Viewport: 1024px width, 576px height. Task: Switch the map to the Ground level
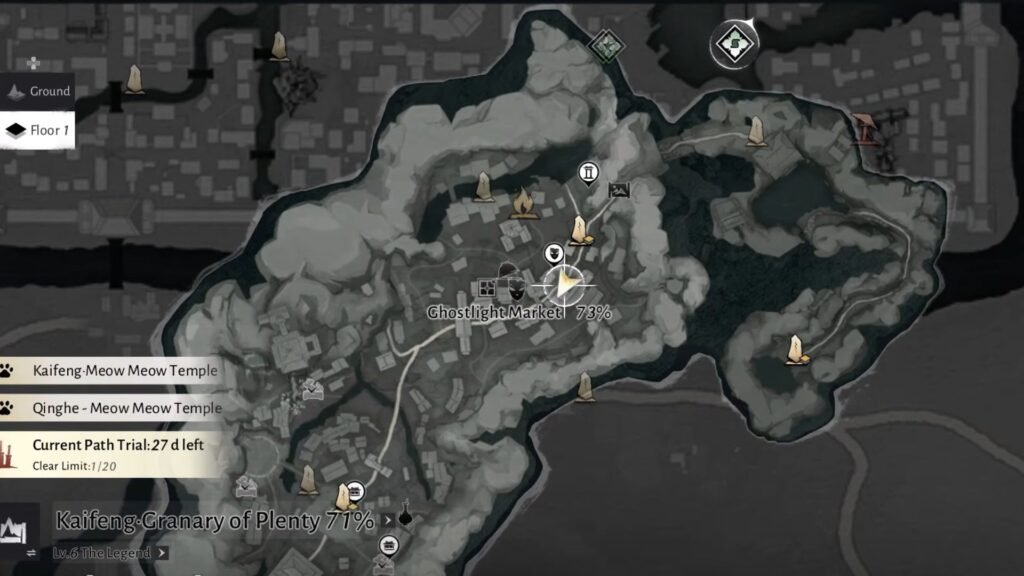pyautogui.click(x=39, y=92)
